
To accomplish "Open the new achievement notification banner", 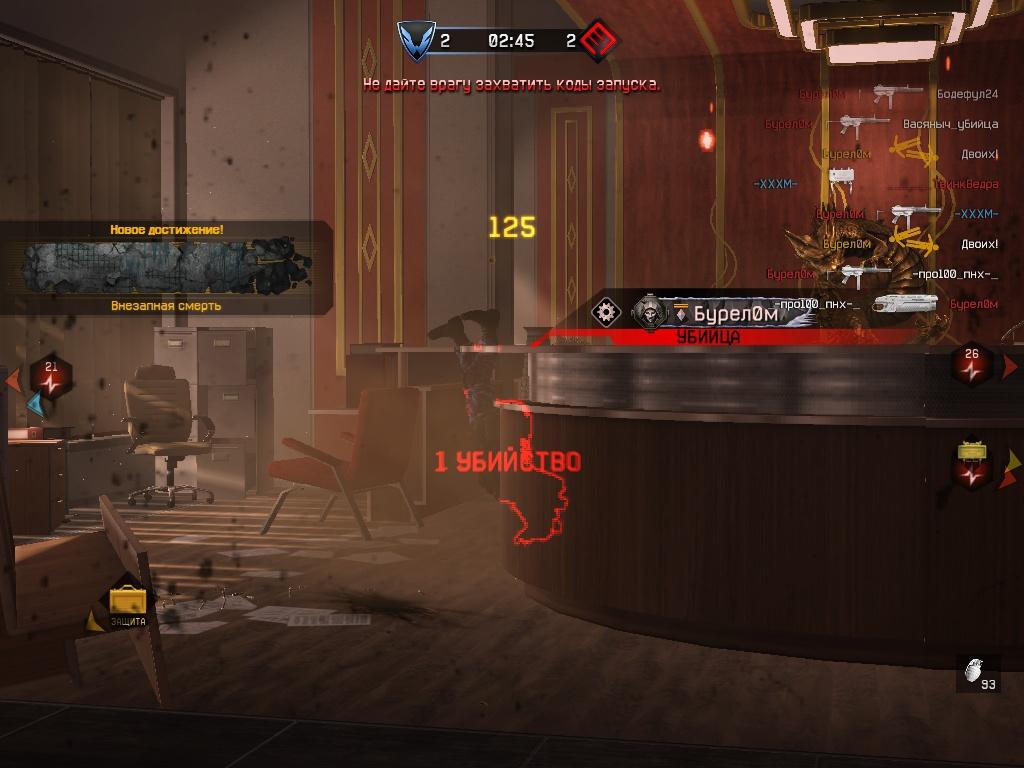I will [165, 267].
